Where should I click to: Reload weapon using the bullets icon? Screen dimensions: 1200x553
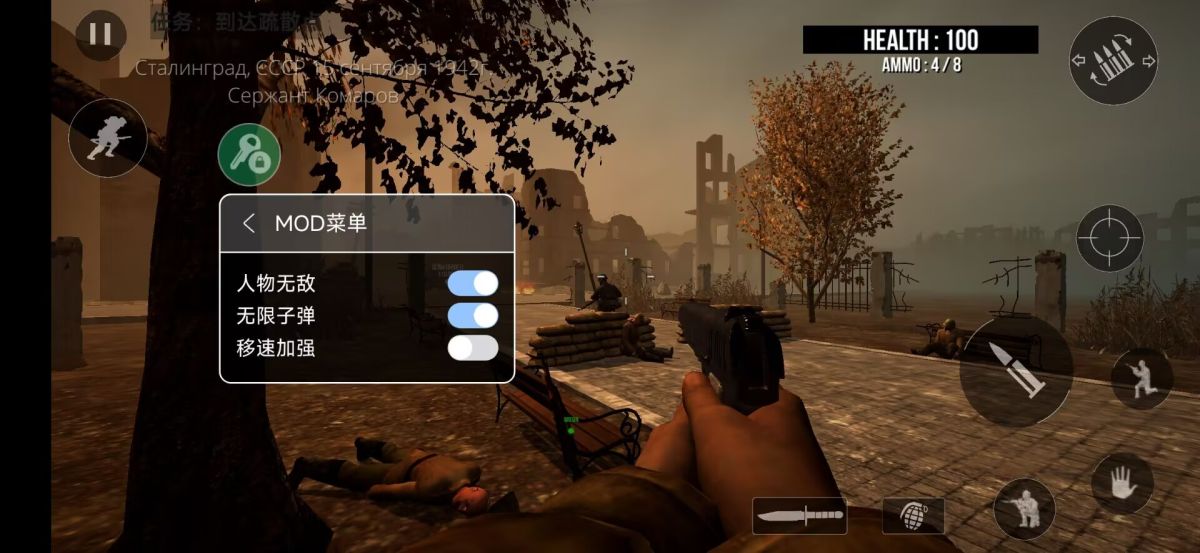pyautogui.click(x=1113, y=61)
